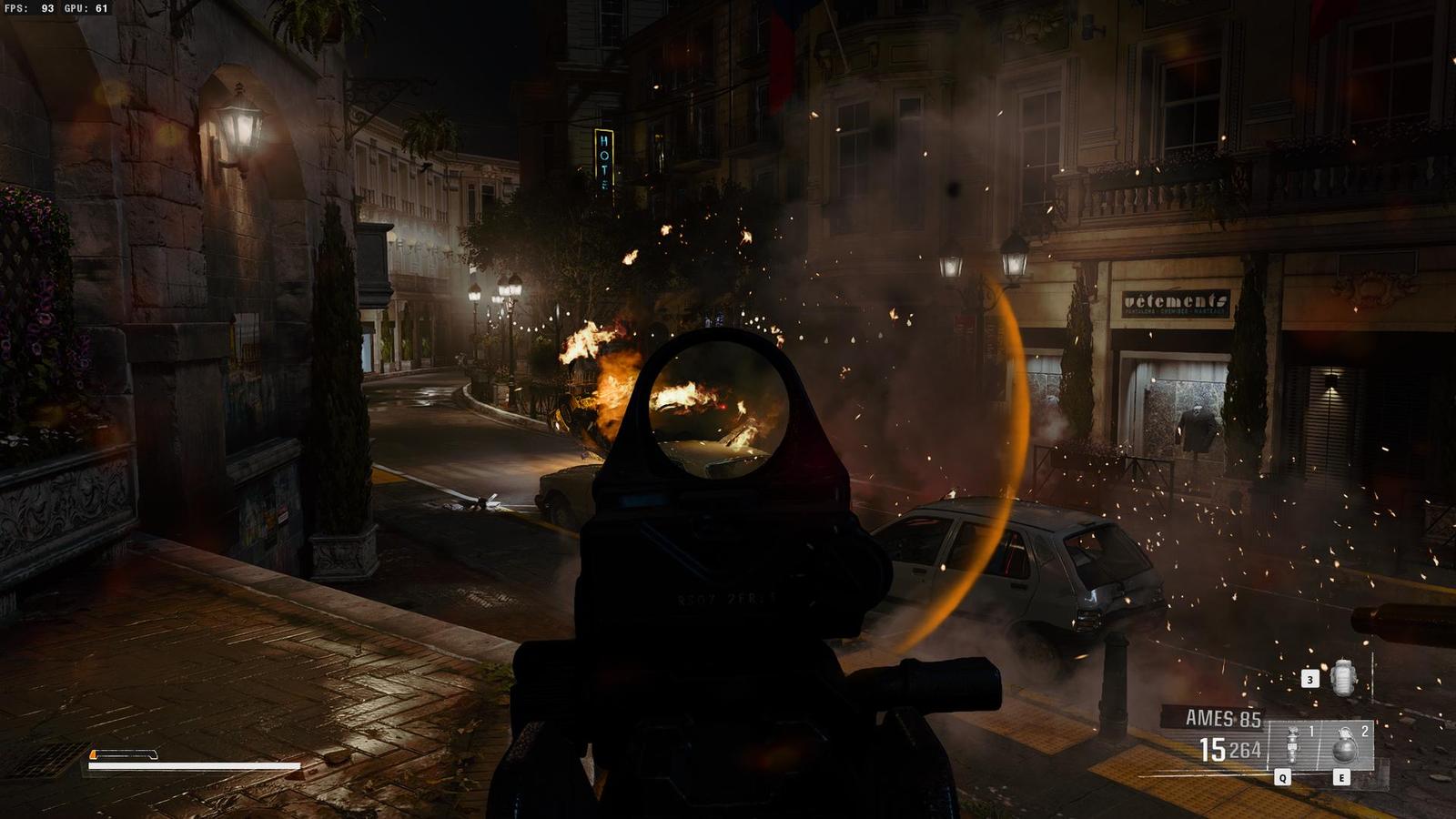Select the frag grenade lethal slot
Screen dimensions: 1456x819
(1345, 746)
